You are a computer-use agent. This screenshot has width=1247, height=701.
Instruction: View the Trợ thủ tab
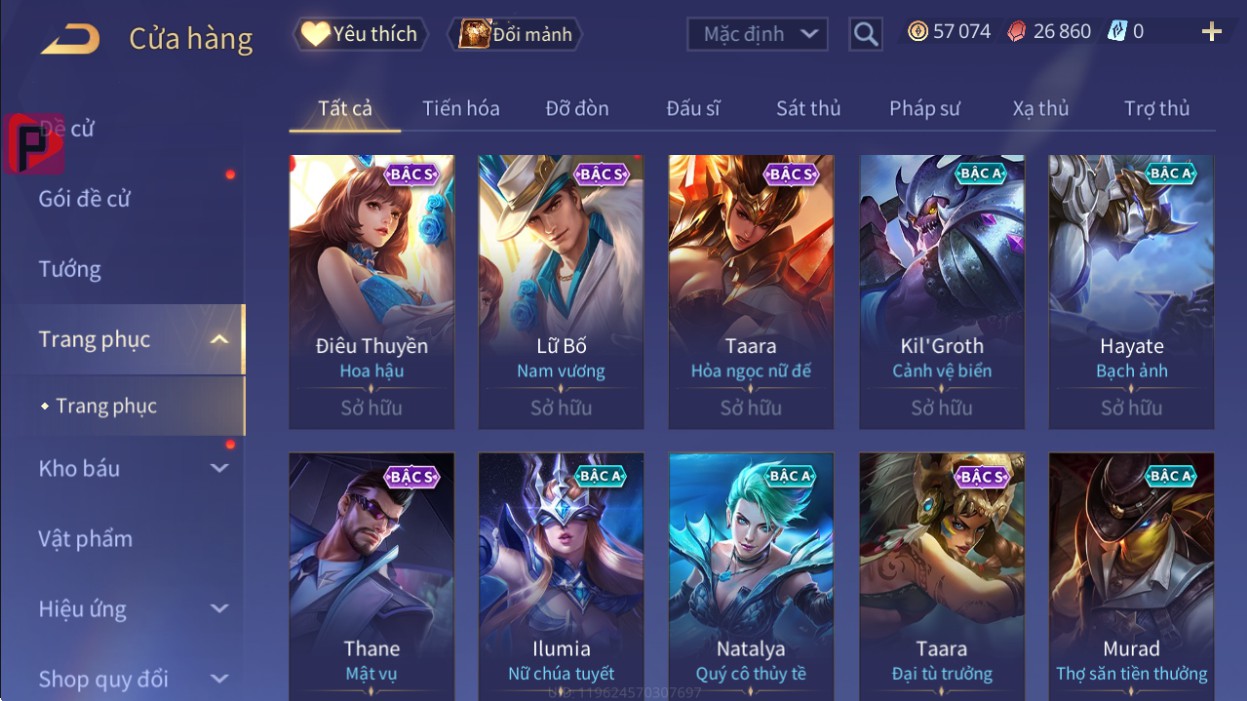tap(1156, 108)
